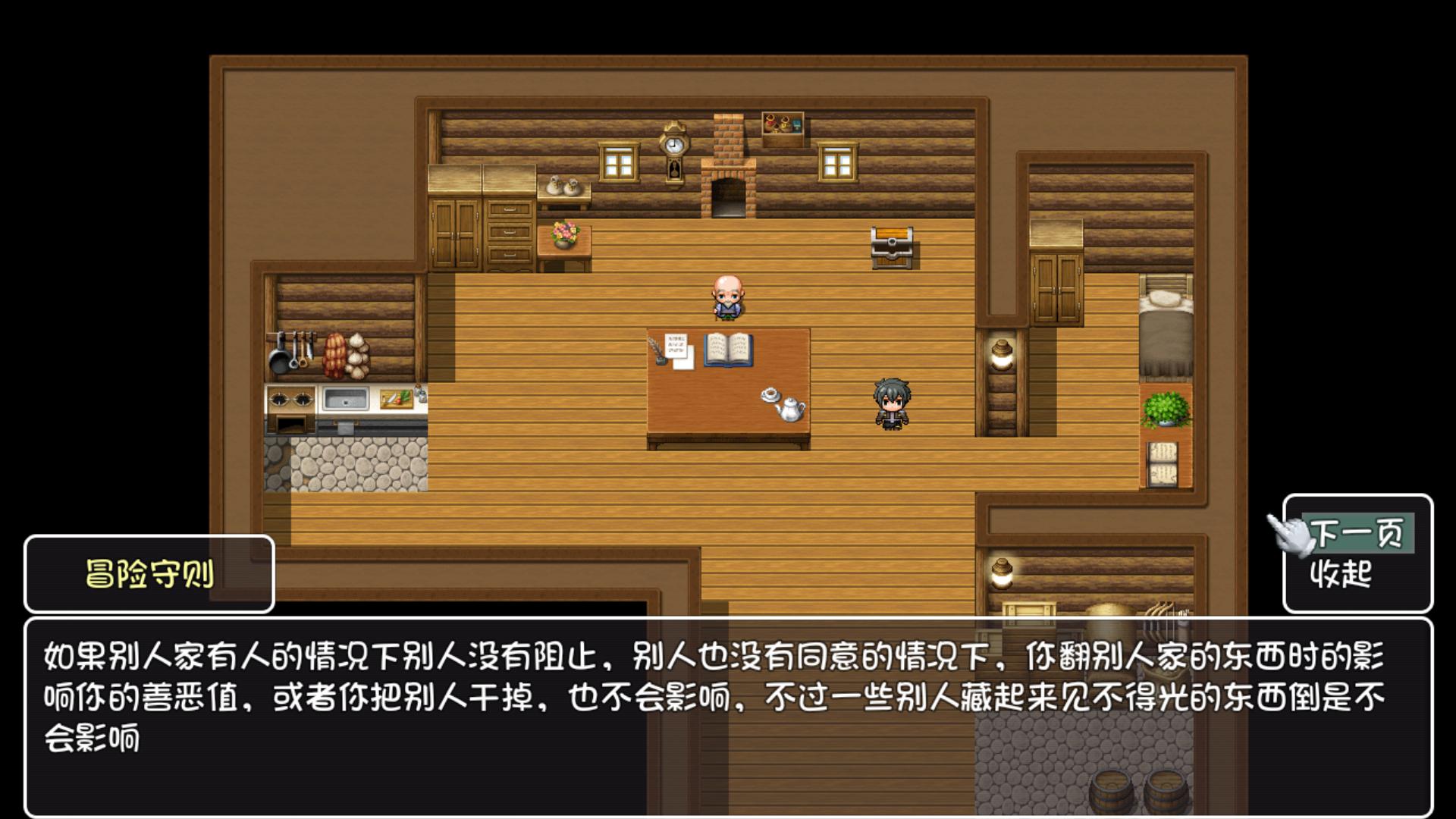Click the dialogue text box at the bottom
1456x819 pixels.
coord(728,704)
